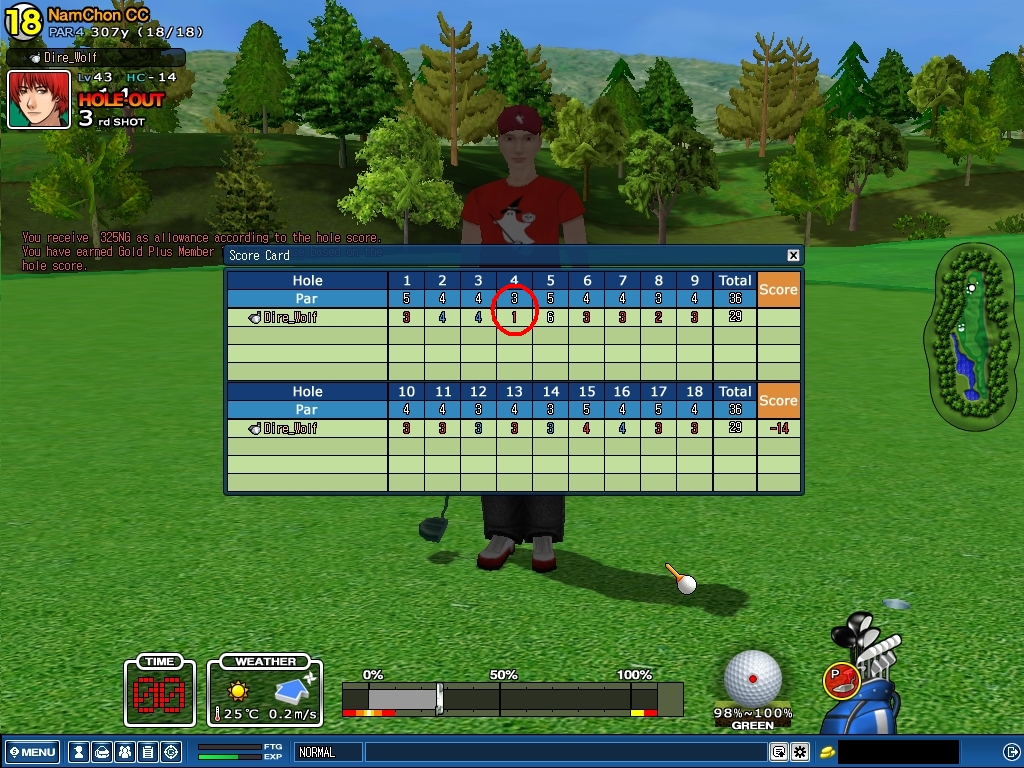Click the circular target toolbar icon
Image resolution: width=1024 pixels, height=768 pixels.
[x=171, y=752]
